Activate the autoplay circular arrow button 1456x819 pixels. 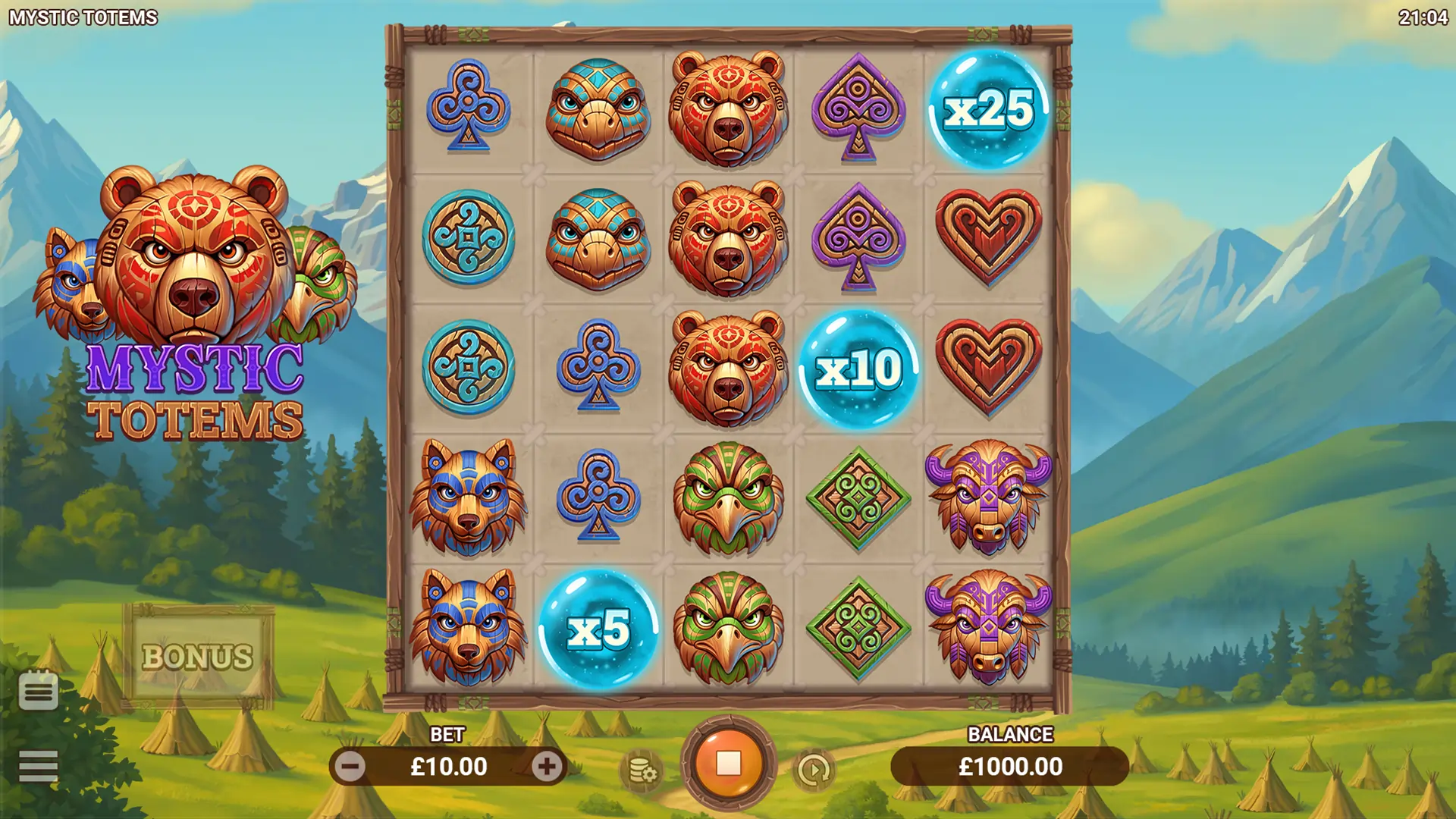814,770
